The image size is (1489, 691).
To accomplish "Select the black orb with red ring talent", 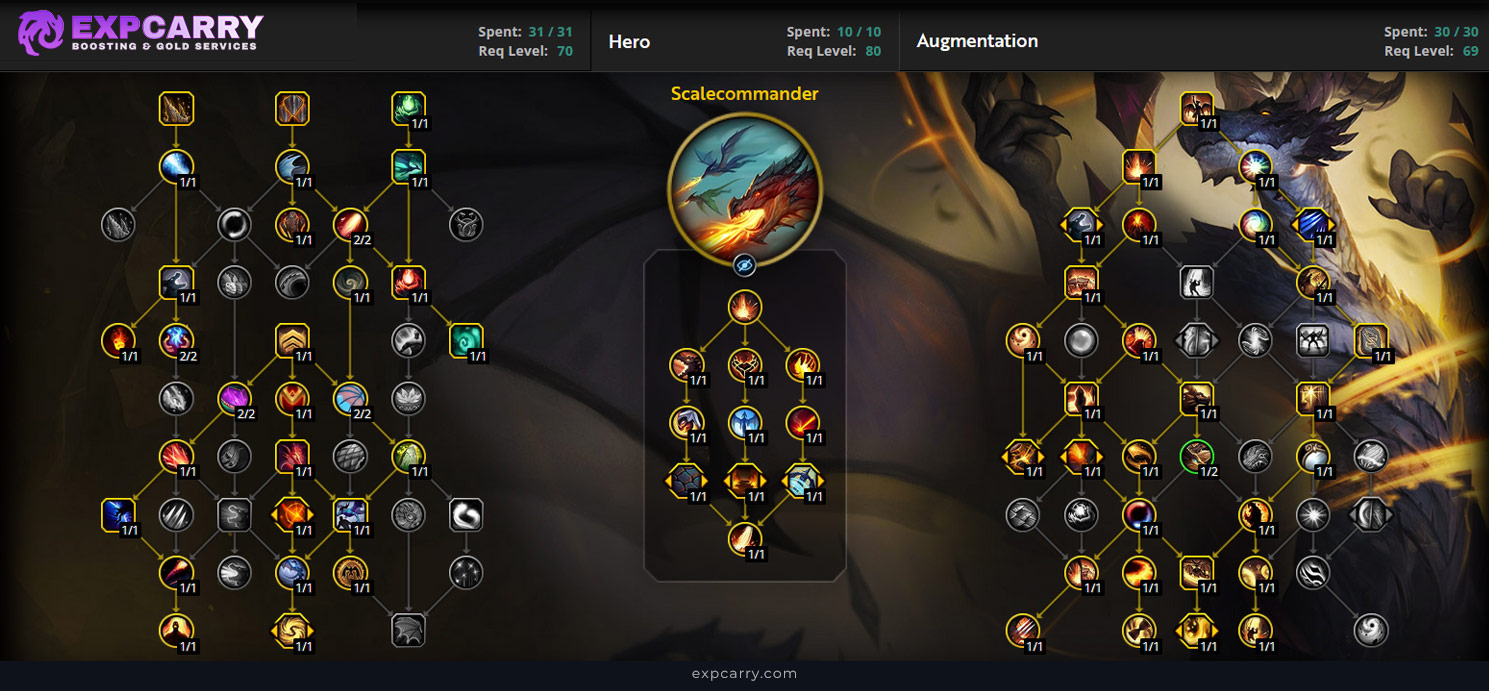I will (1138, 514).
